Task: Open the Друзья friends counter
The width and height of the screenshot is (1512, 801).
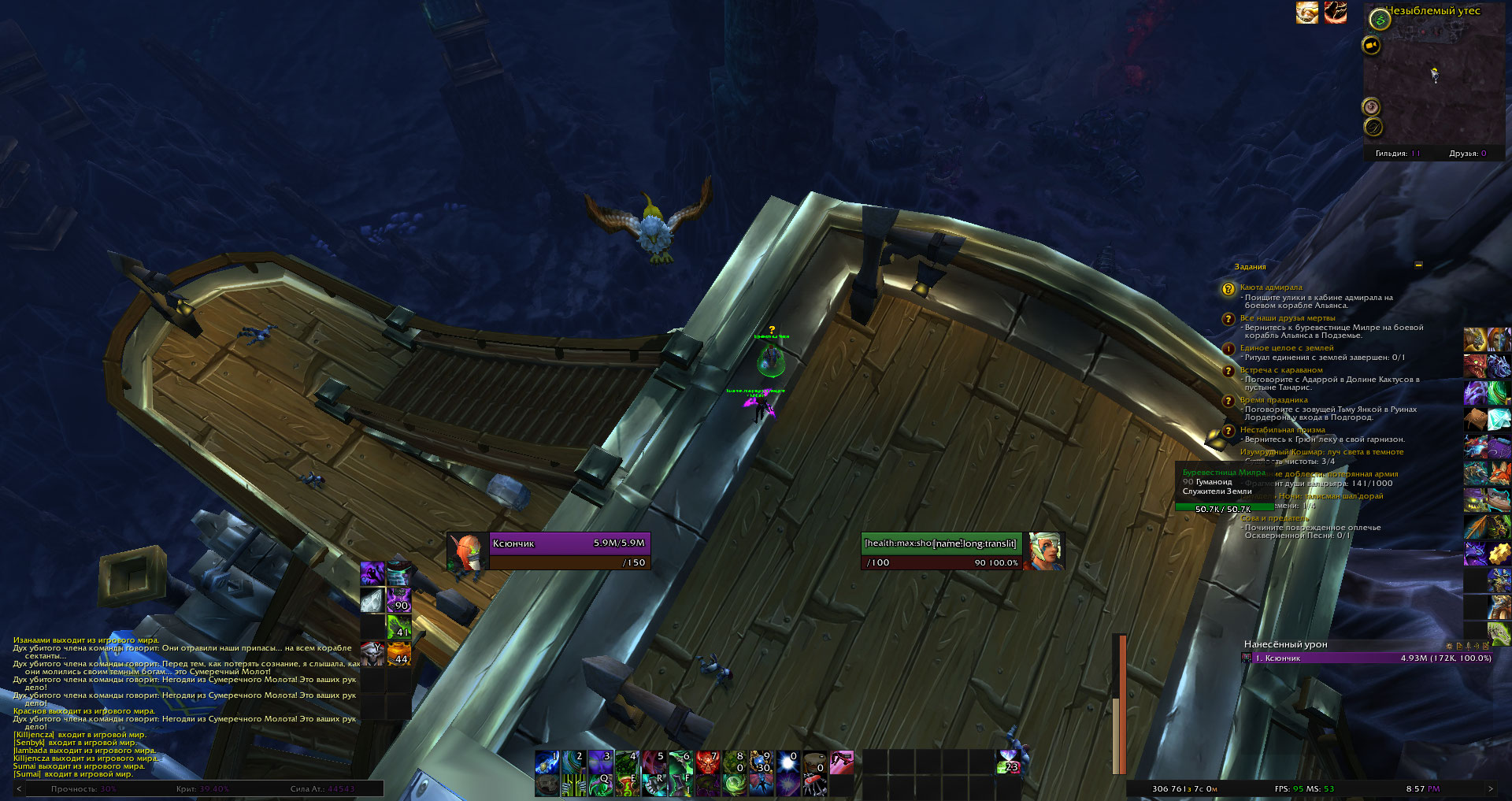Action: (1468, 154)
